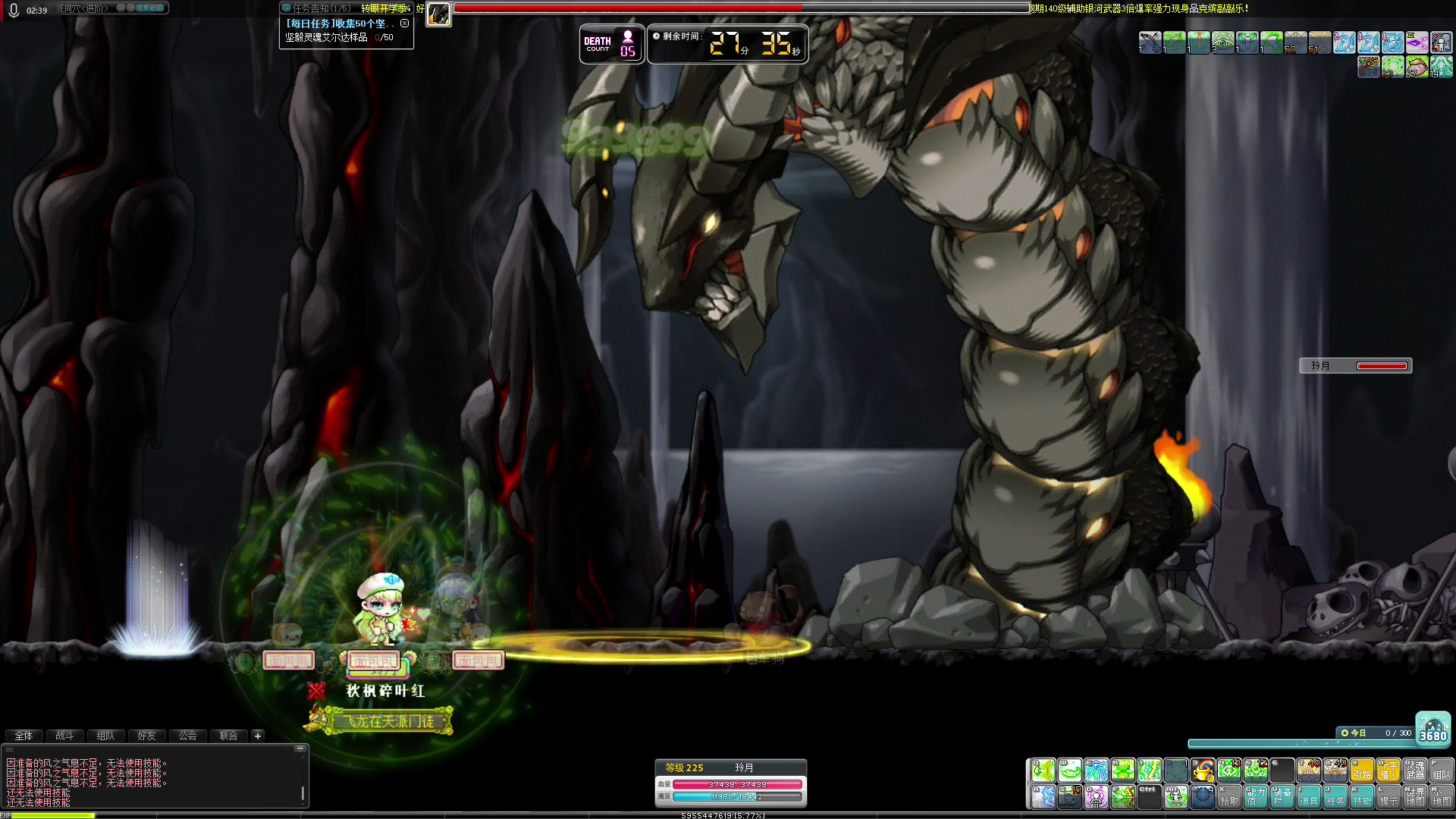1456x819 pixels.
Task: Open the 任务 quest menu
Action: 1335,797
